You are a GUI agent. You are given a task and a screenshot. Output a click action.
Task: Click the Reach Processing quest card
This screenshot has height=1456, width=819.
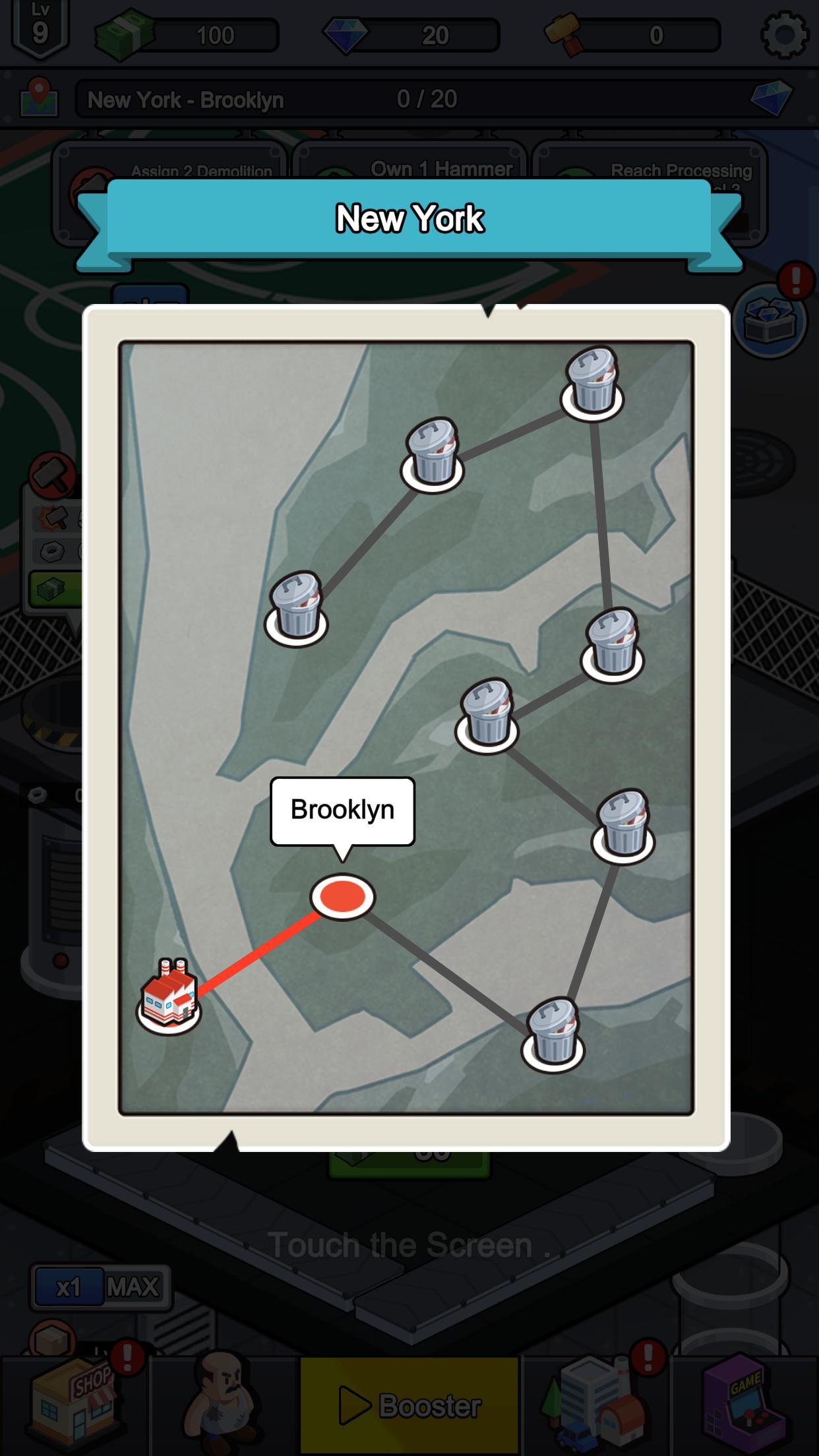coord(650,171)
